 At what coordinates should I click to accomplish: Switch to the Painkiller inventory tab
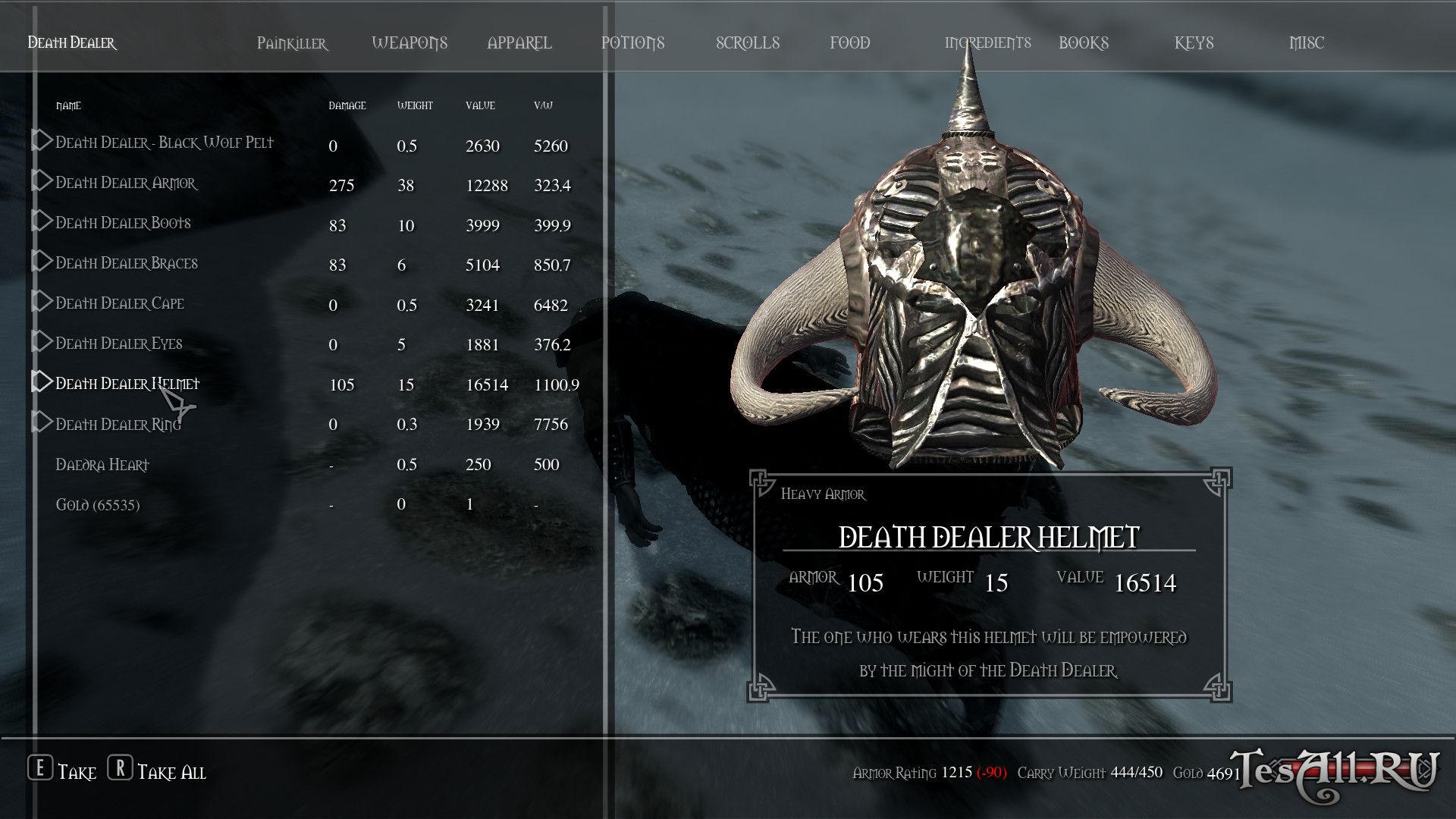[x=292, y=43]
